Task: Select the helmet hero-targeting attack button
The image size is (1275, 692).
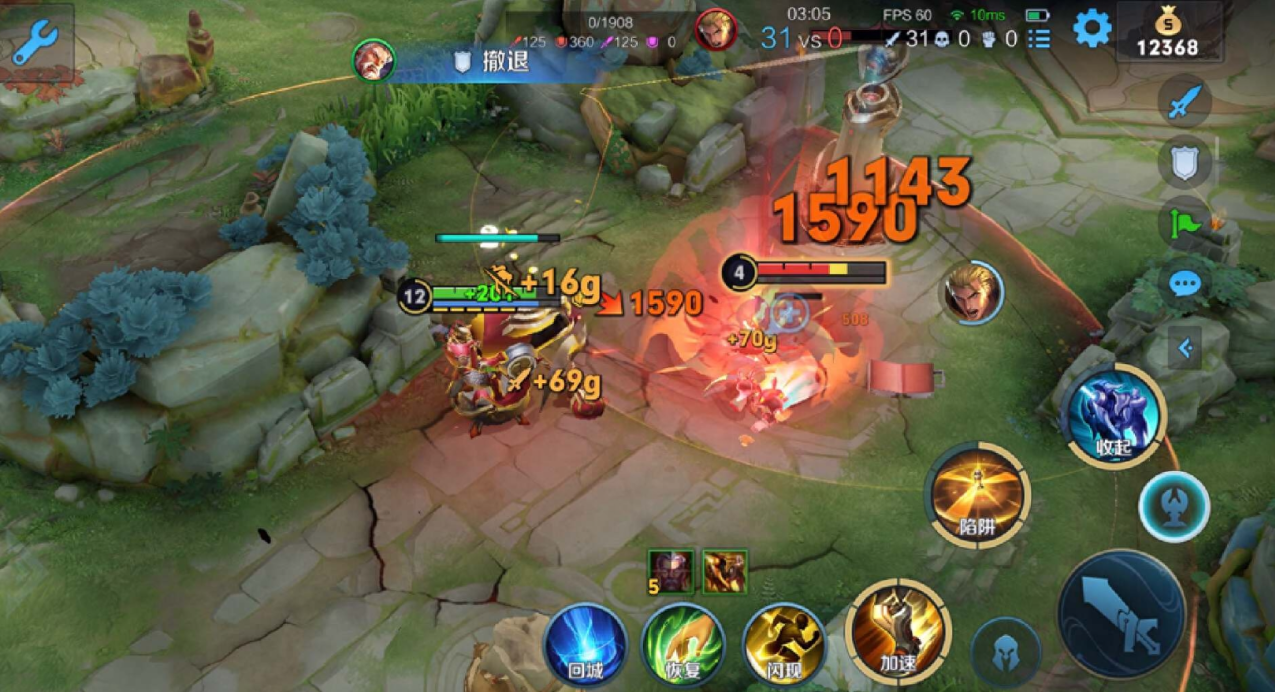Action: [x=1005, y=652]
